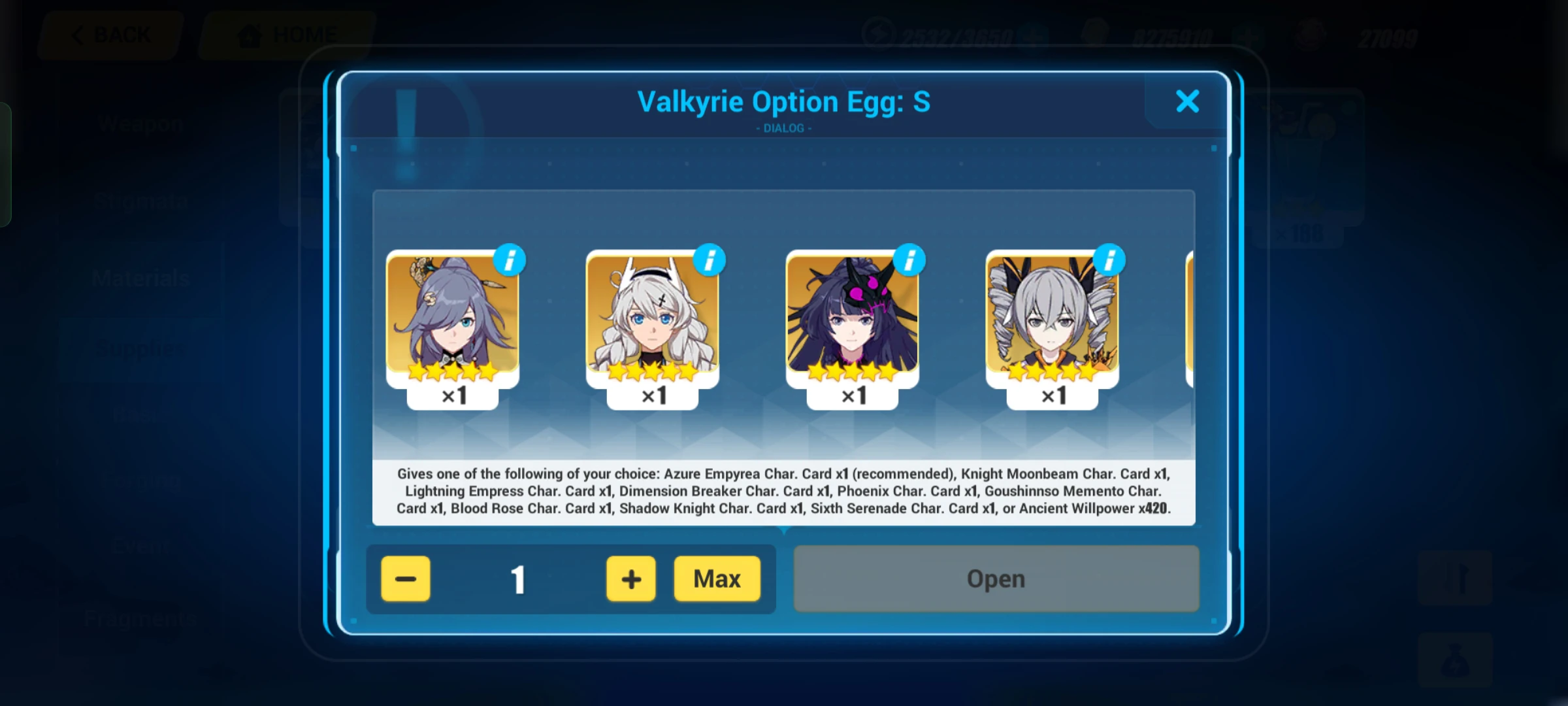Open the Materials category

click(140, 277)
